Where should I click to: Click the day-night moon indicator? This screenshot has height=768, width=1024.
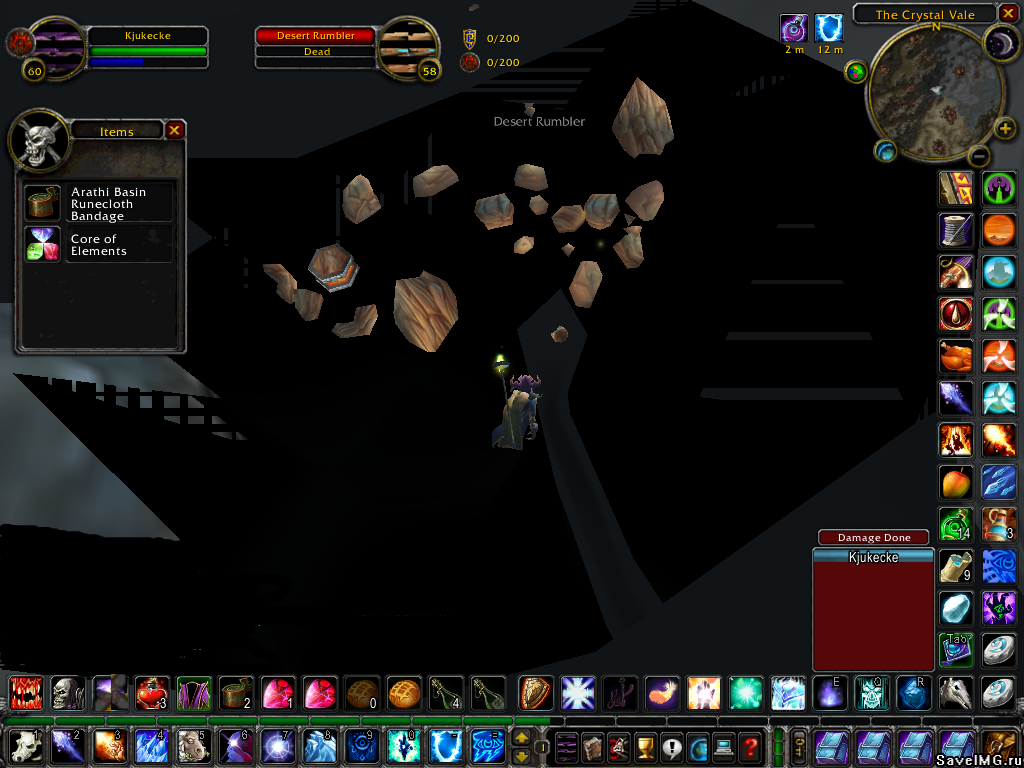click(x=999, y=42)
